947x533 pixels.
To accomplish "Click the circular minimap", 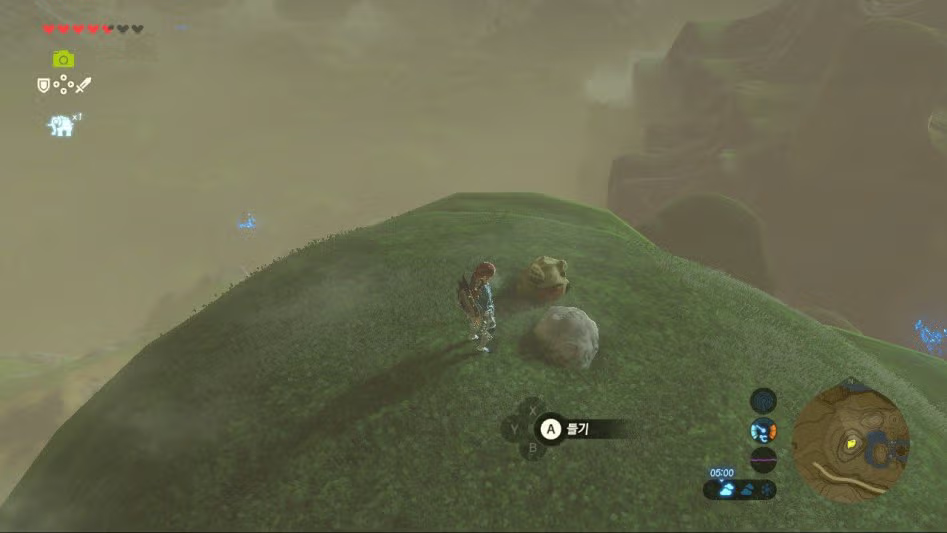I will (851, 441).
